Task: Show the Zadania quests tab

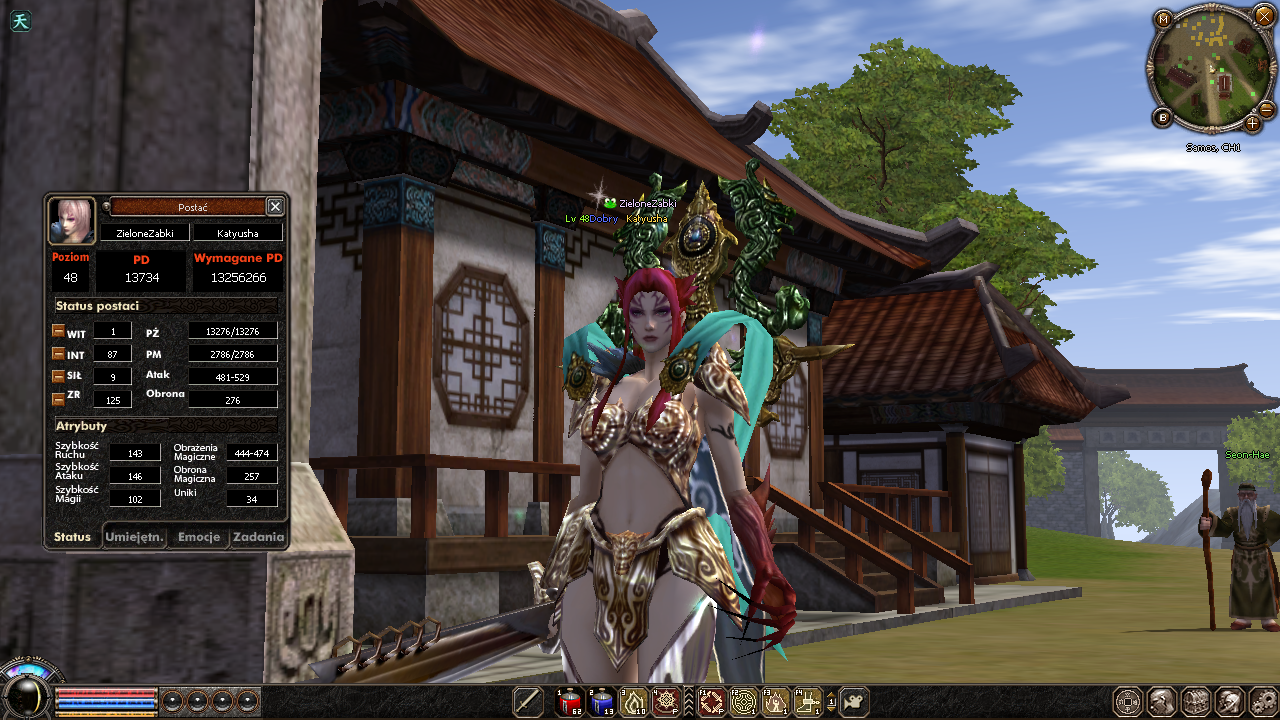Action: [258, 537]
